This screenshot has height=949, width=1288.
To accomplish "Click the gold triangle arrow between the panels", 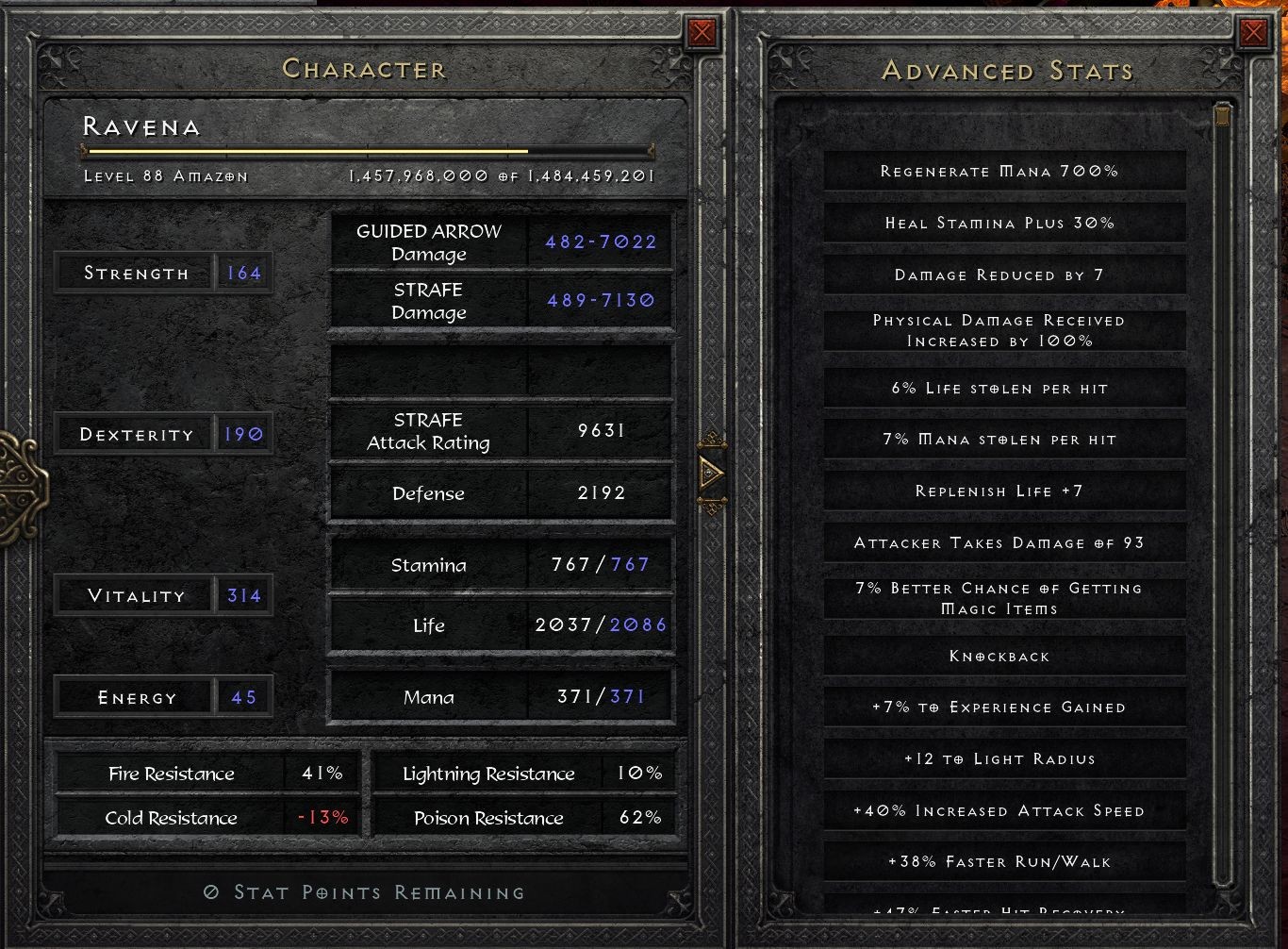I will (712, 474).
